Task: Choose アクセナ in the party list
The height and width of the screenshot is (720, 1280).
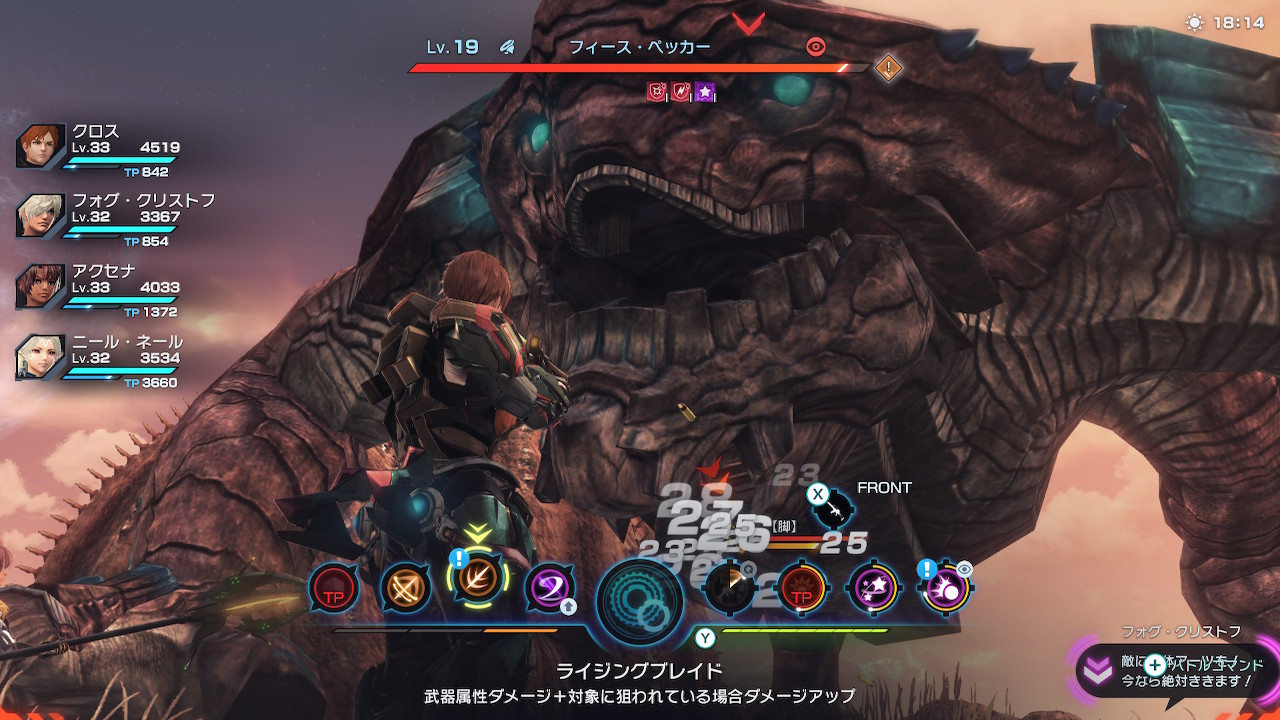Action: (x=41, y=287)
